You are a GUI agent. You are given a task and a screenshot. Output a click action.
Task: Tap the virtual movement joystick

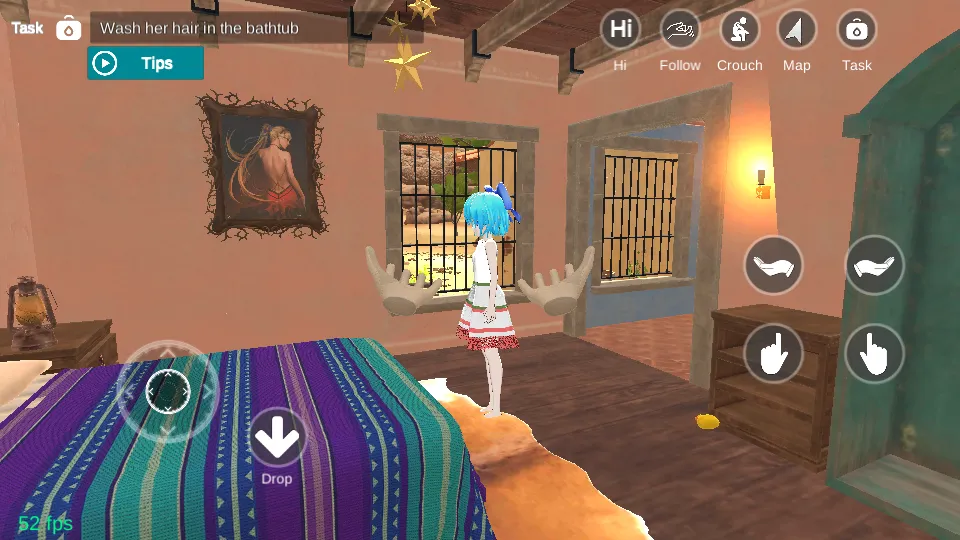click(x=167, y=390)
